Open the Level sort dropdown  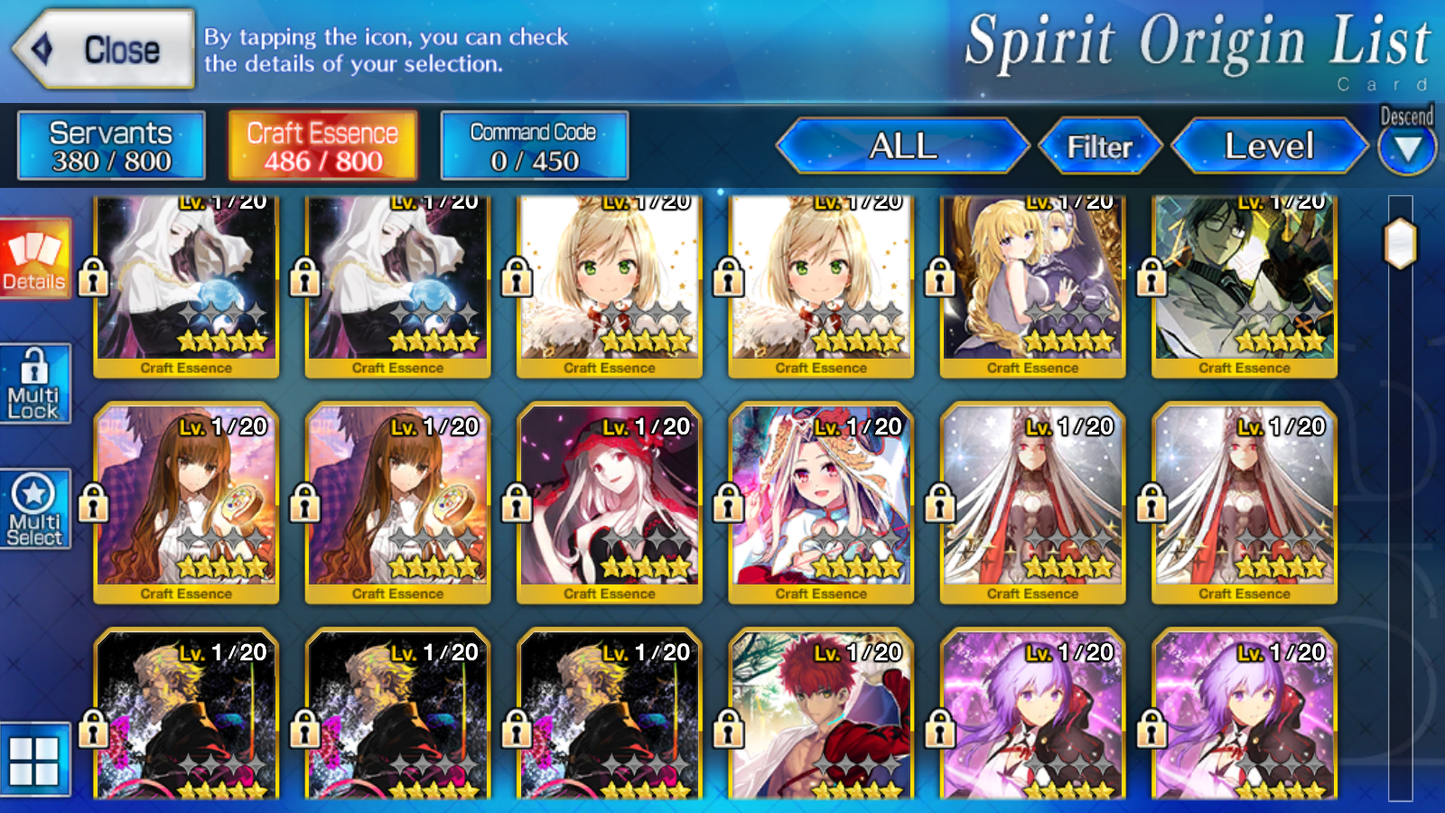click(1269, 146)
